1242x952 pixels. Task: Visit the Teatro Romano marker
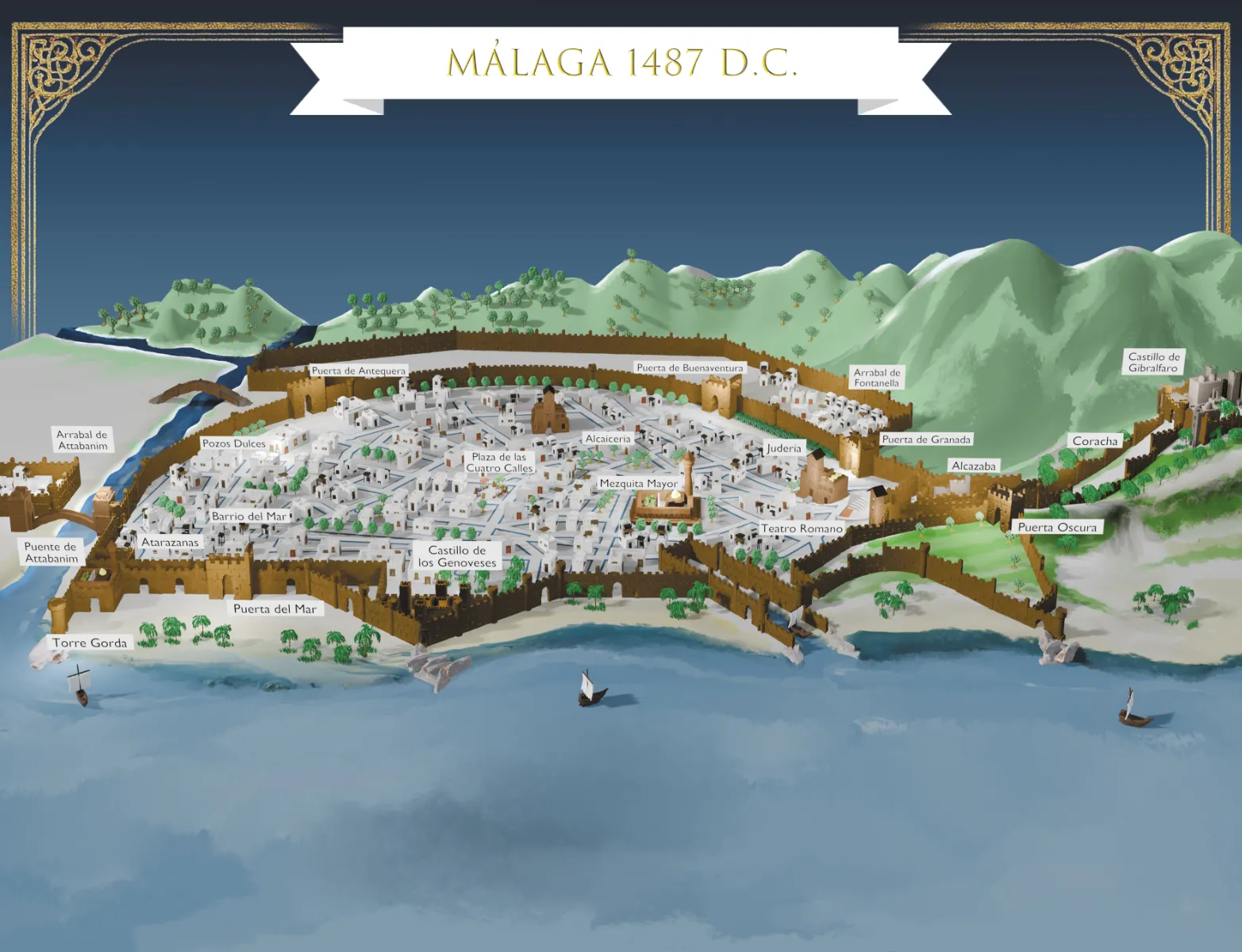pos(802,528)
